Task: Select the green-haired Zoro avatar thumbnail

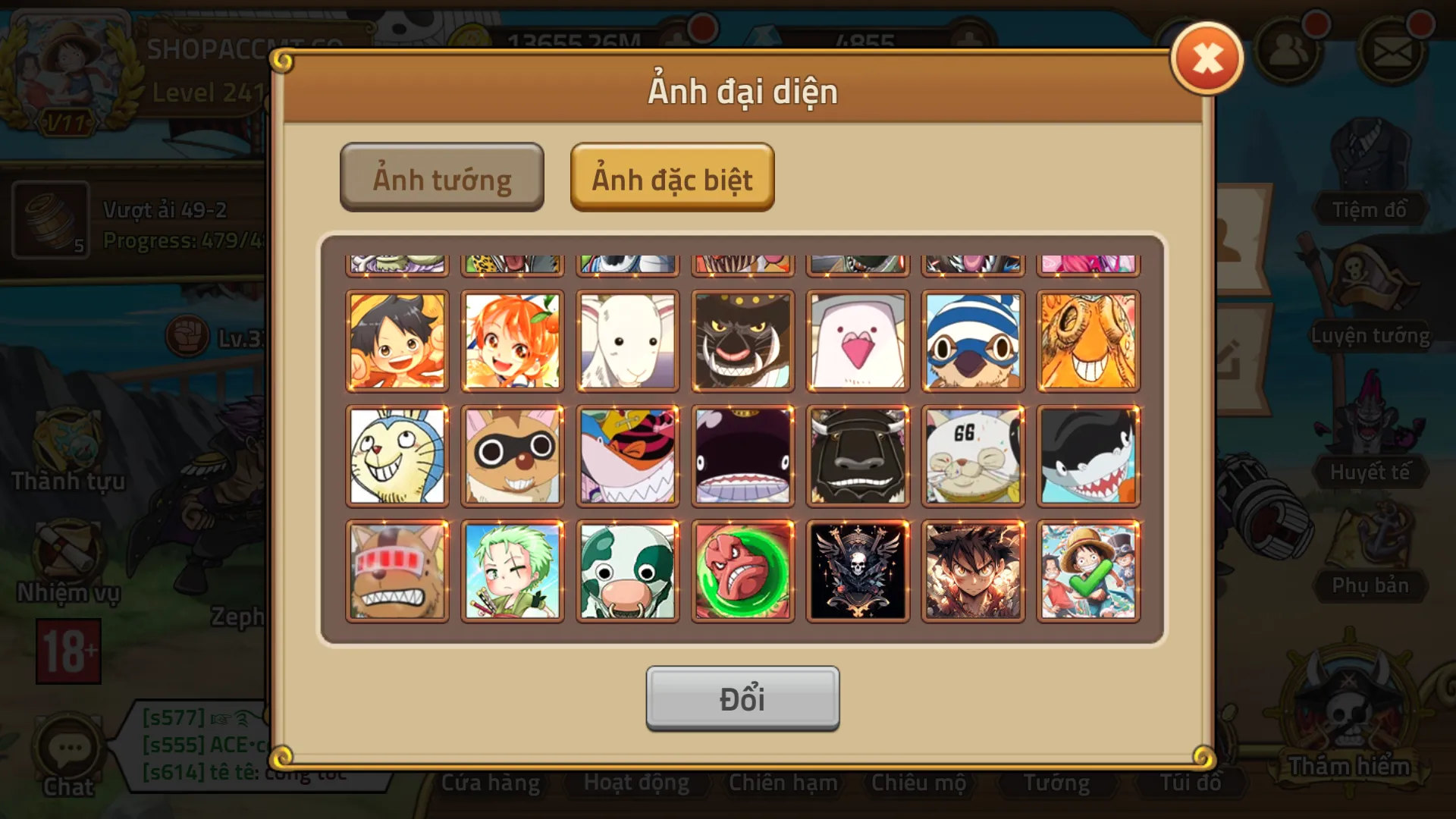Action: tap(513, 570)
